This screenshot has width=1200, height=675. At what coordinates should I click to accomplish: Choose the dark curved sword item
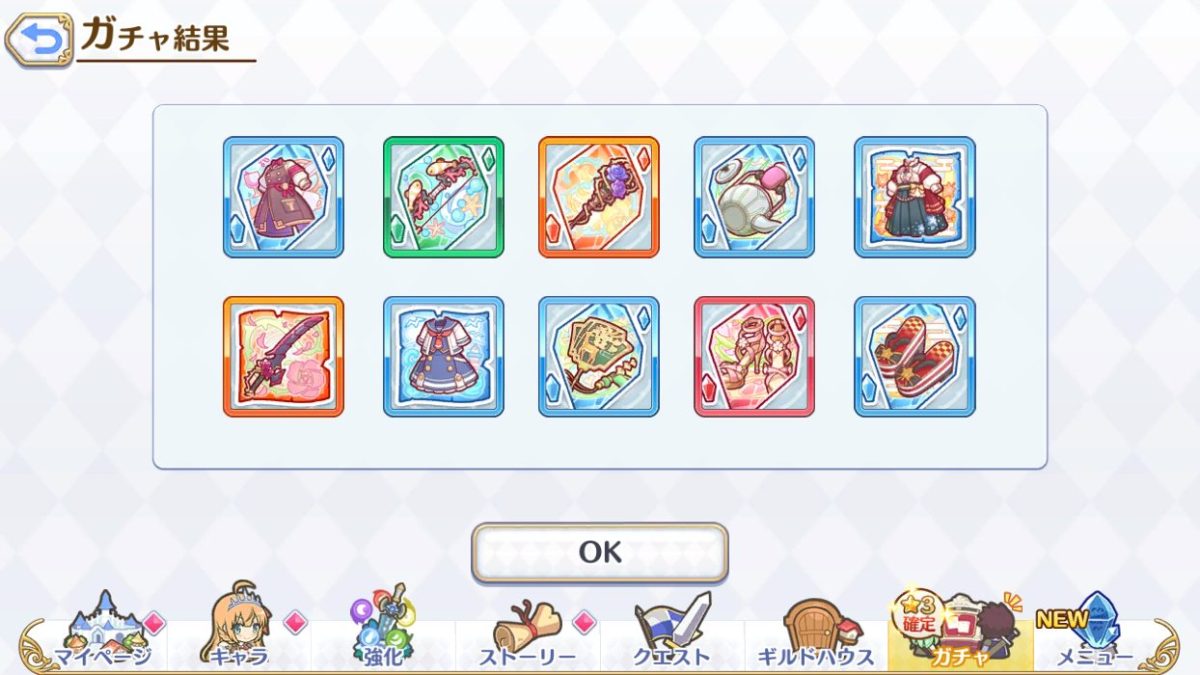tap(283, 356)
